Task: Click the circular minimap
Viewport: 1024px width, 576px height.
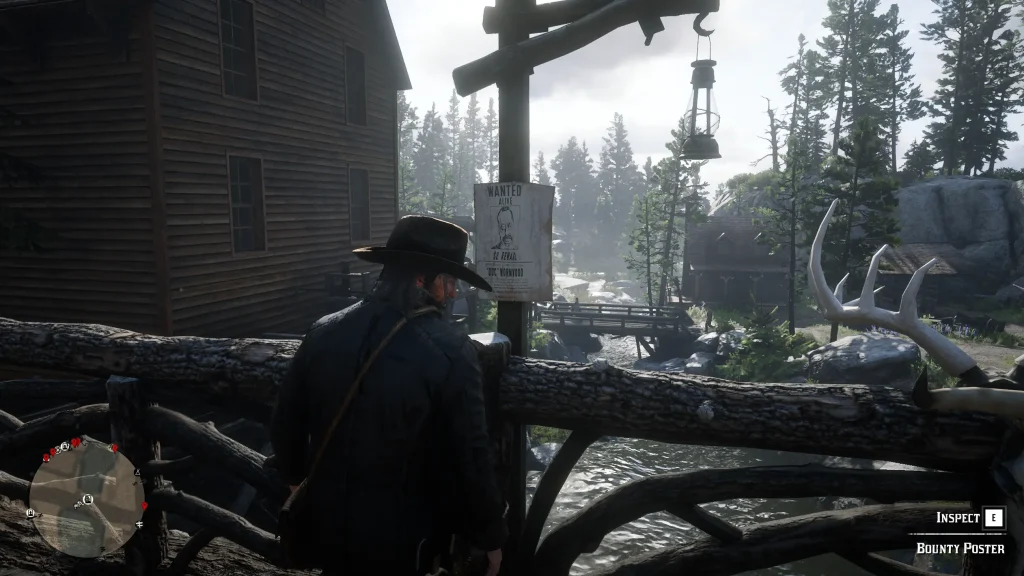Action: click(86, 497)
